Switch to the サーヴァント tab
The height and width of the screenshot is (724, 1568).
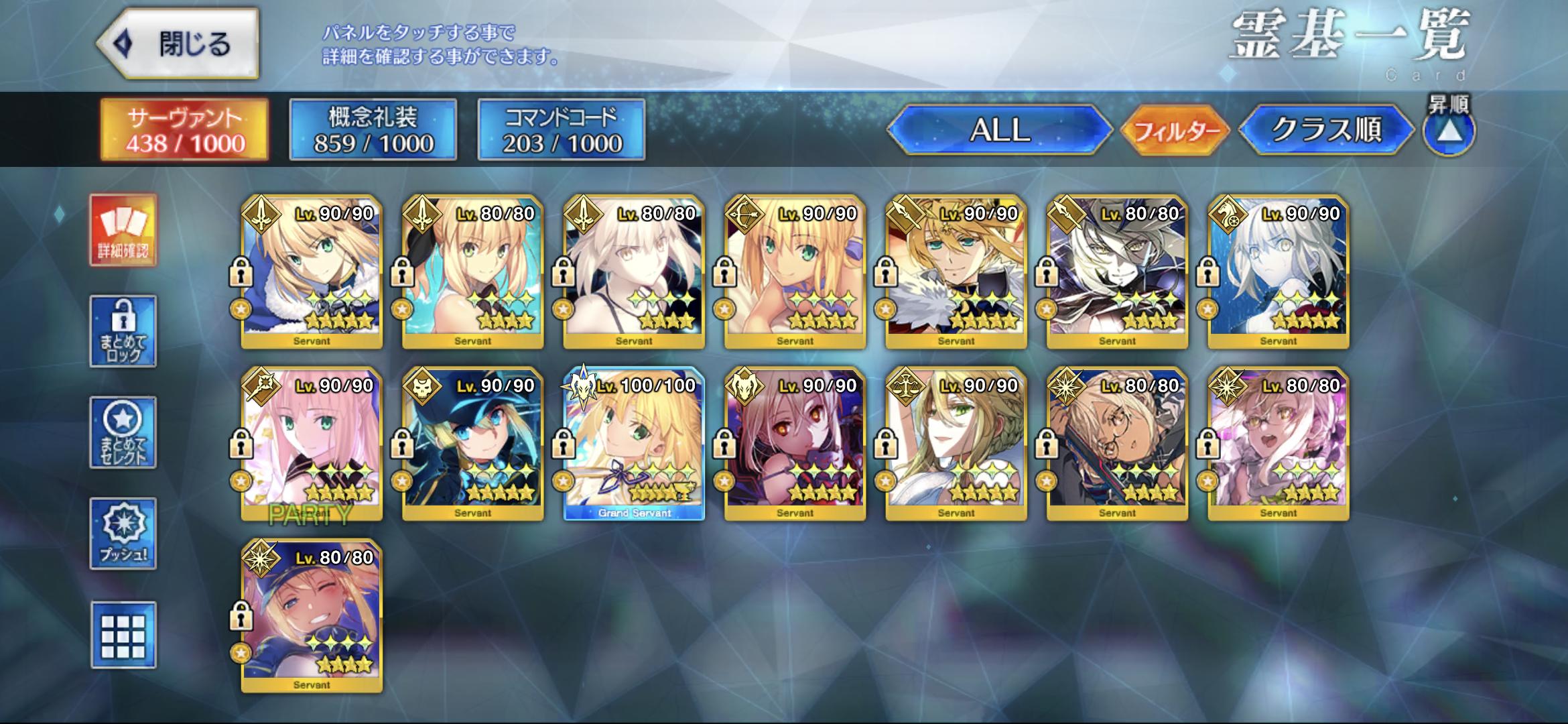[185, 130]
